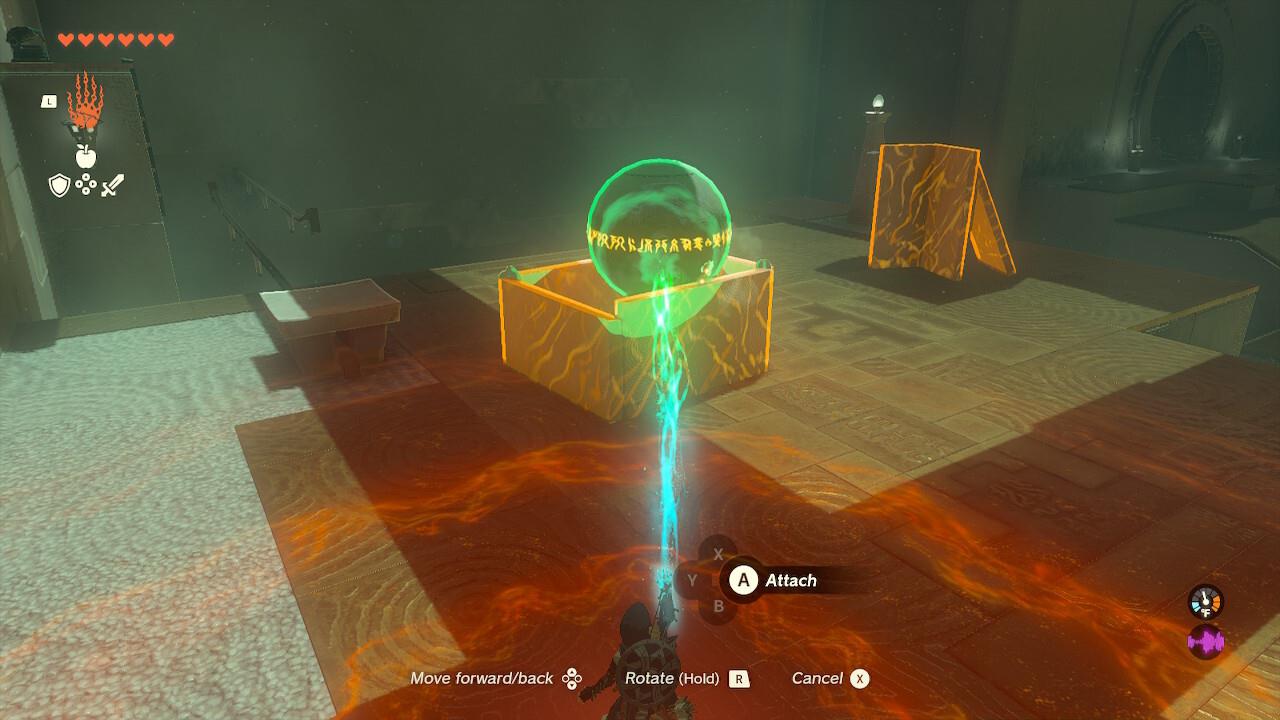Click the blue cold zone on the gauge

1196,605
